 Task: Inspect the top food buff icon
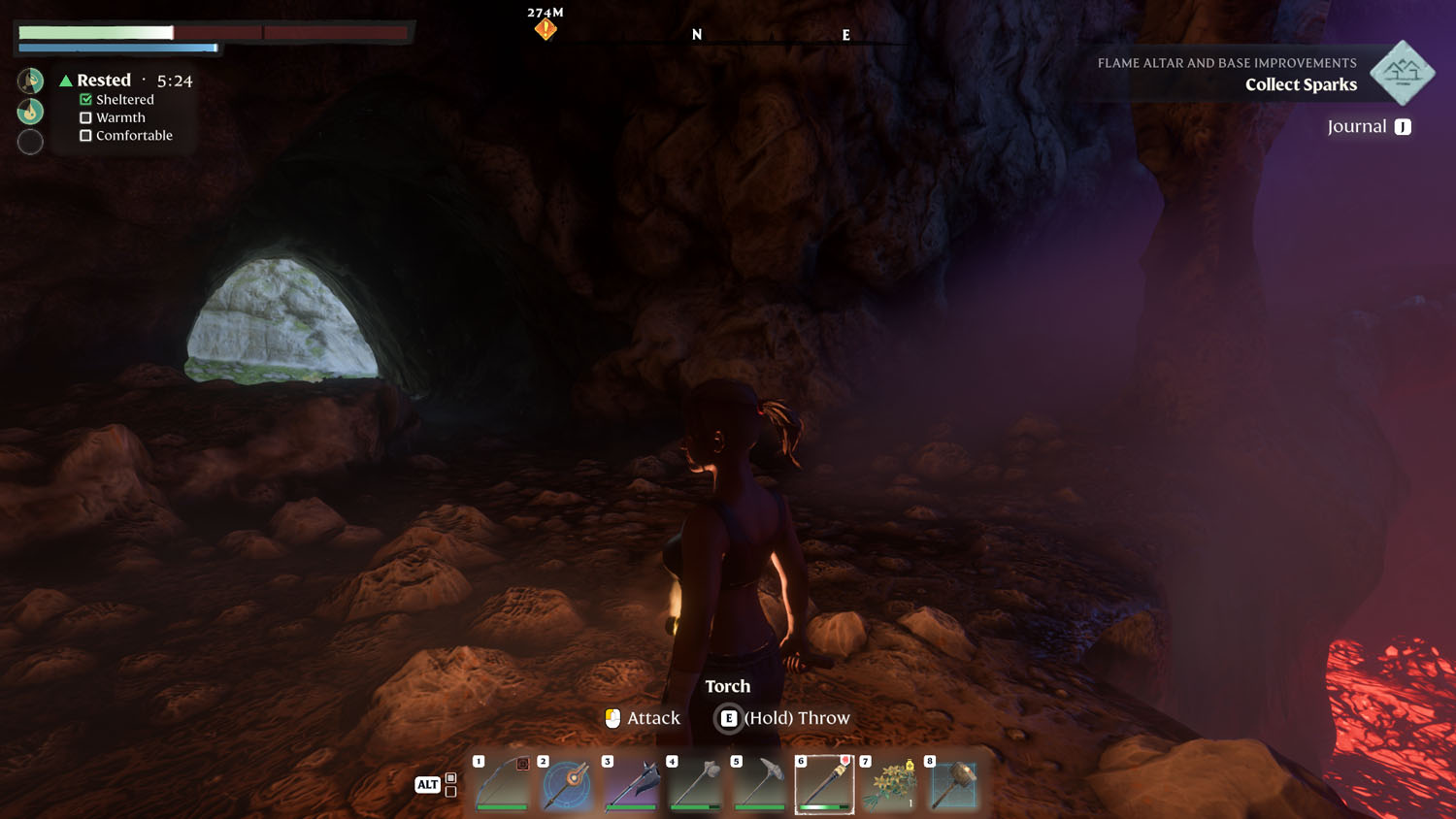click(x=30, y=81)
